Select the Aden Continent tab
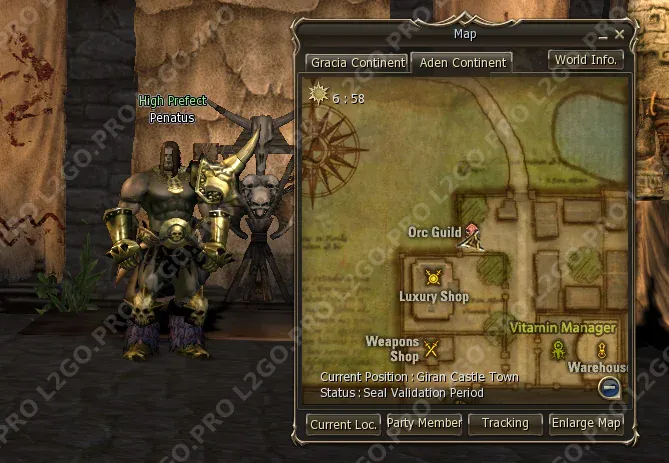The image size is (669, 463). tap(462, 62)
